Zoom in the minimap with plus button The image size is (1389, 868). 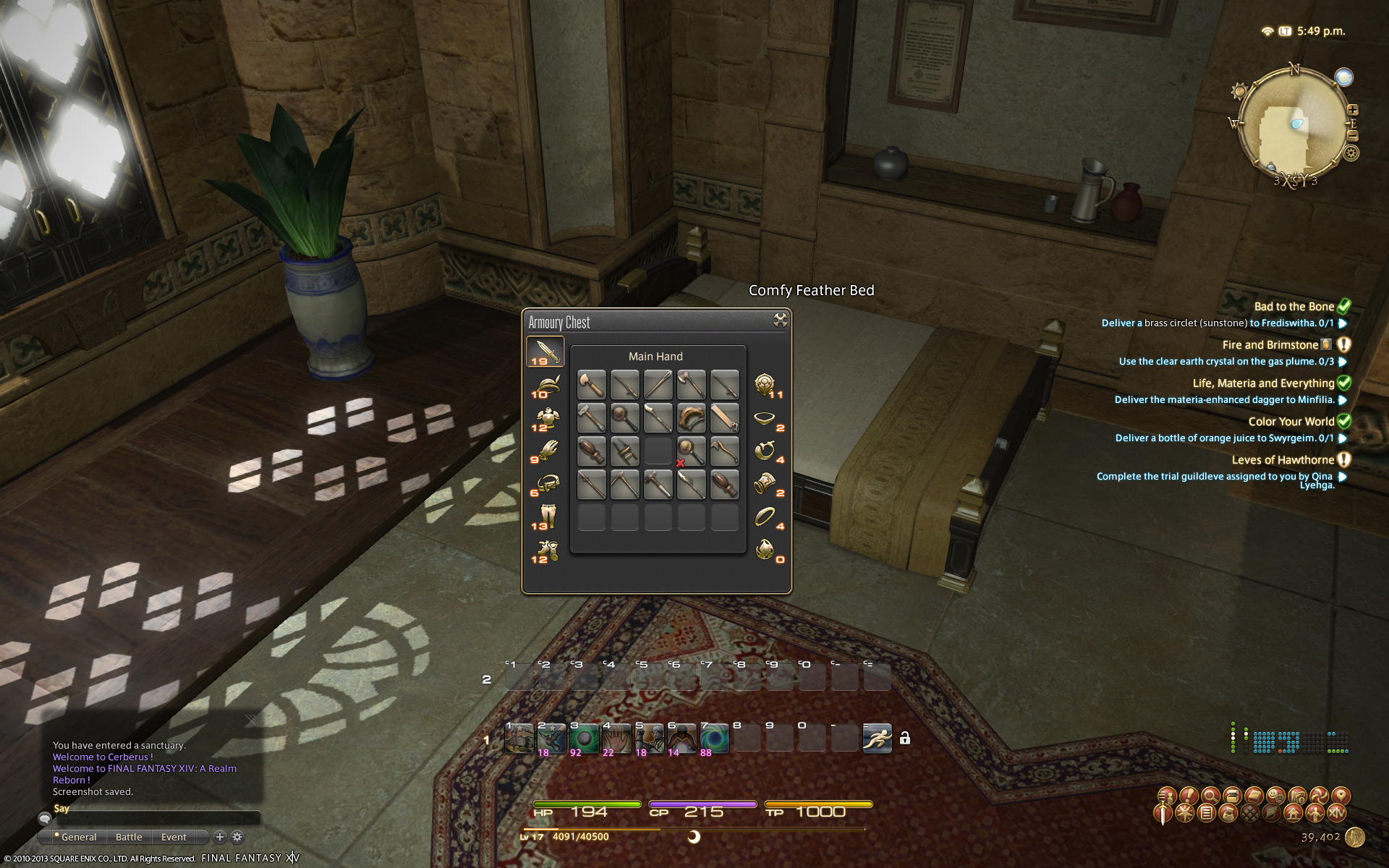(1353, 110)
